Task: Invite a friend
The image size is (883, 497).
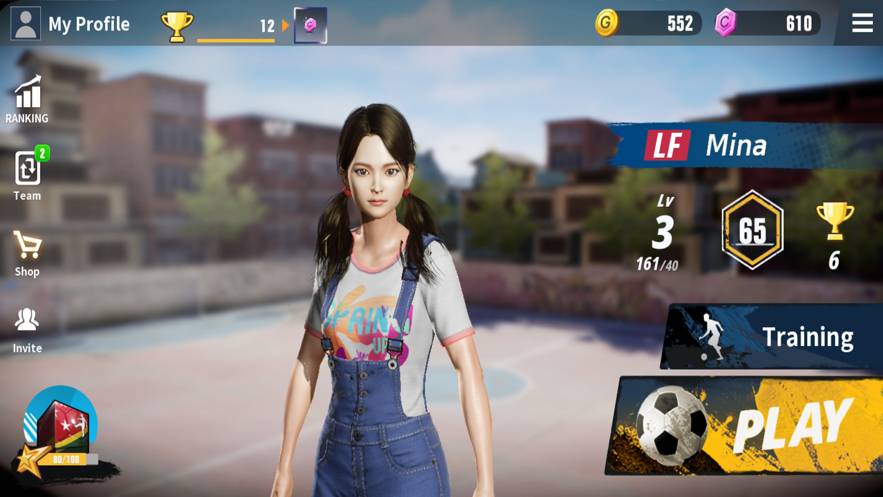Action: (27, 329)
